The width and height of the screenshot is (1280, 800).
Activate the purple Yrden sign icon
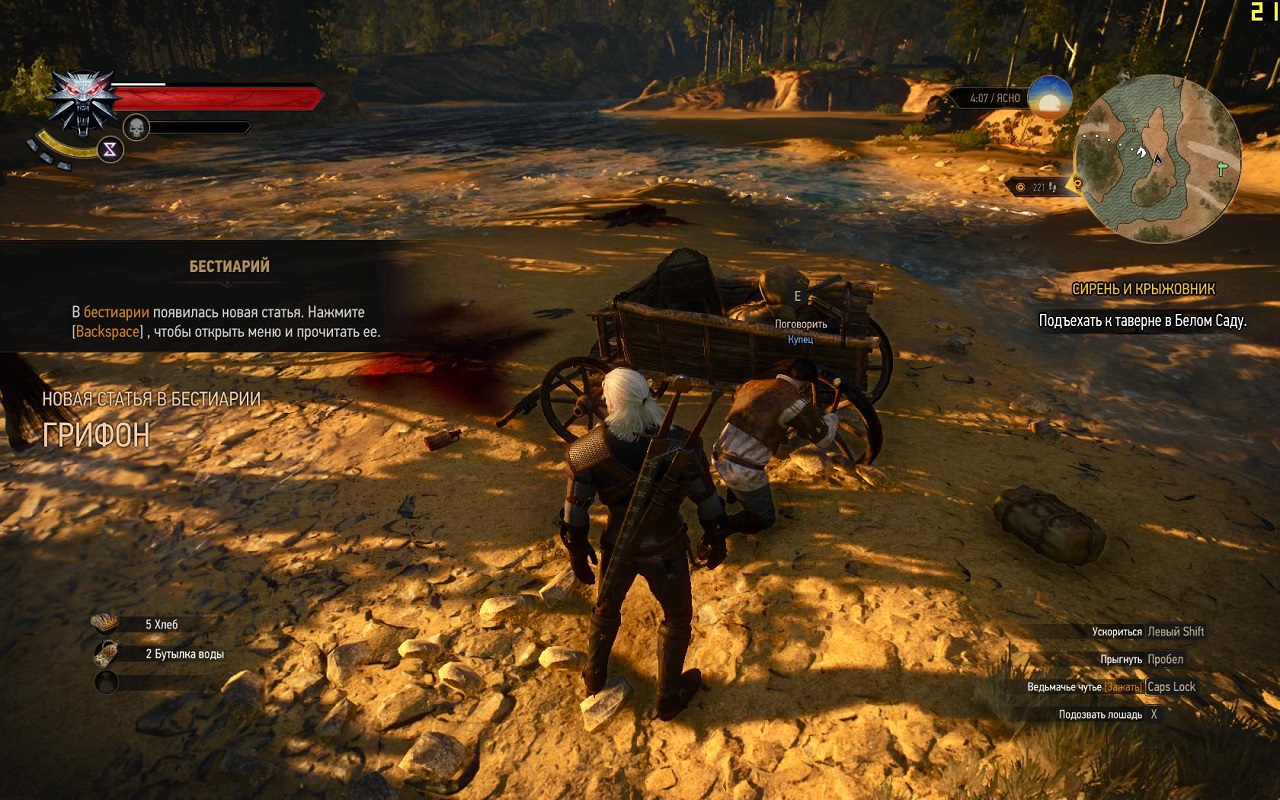pyautogui.click(x=110, y=149)
